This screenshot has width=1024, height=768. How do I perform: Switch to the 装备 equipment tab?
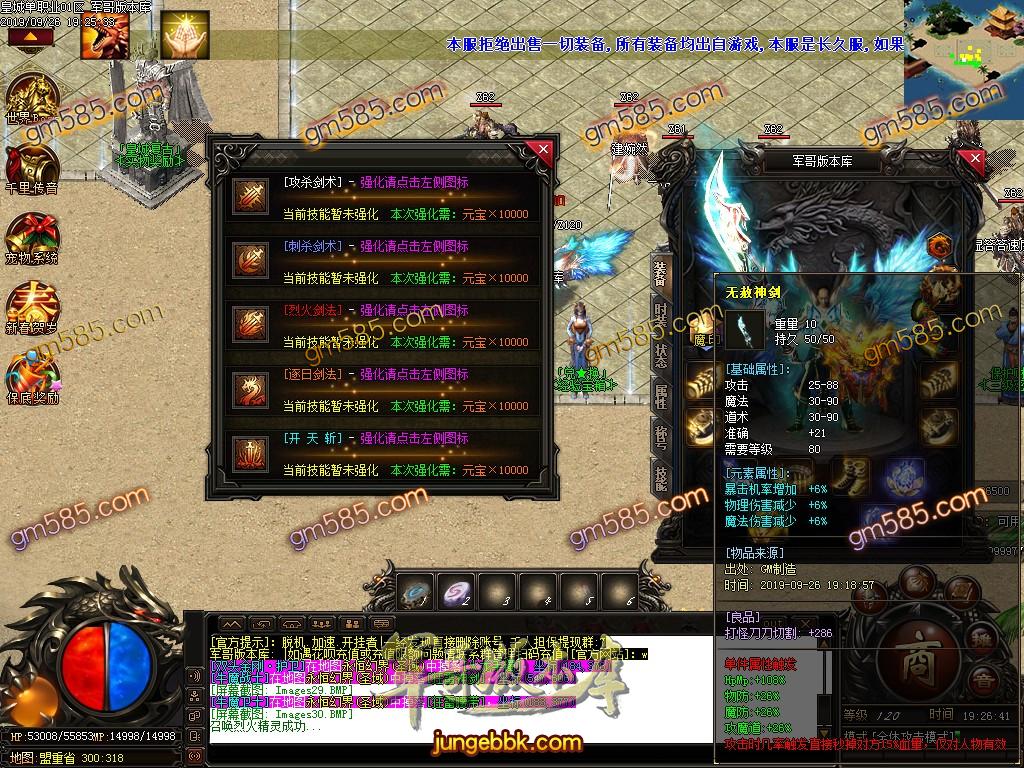point(660,273)
